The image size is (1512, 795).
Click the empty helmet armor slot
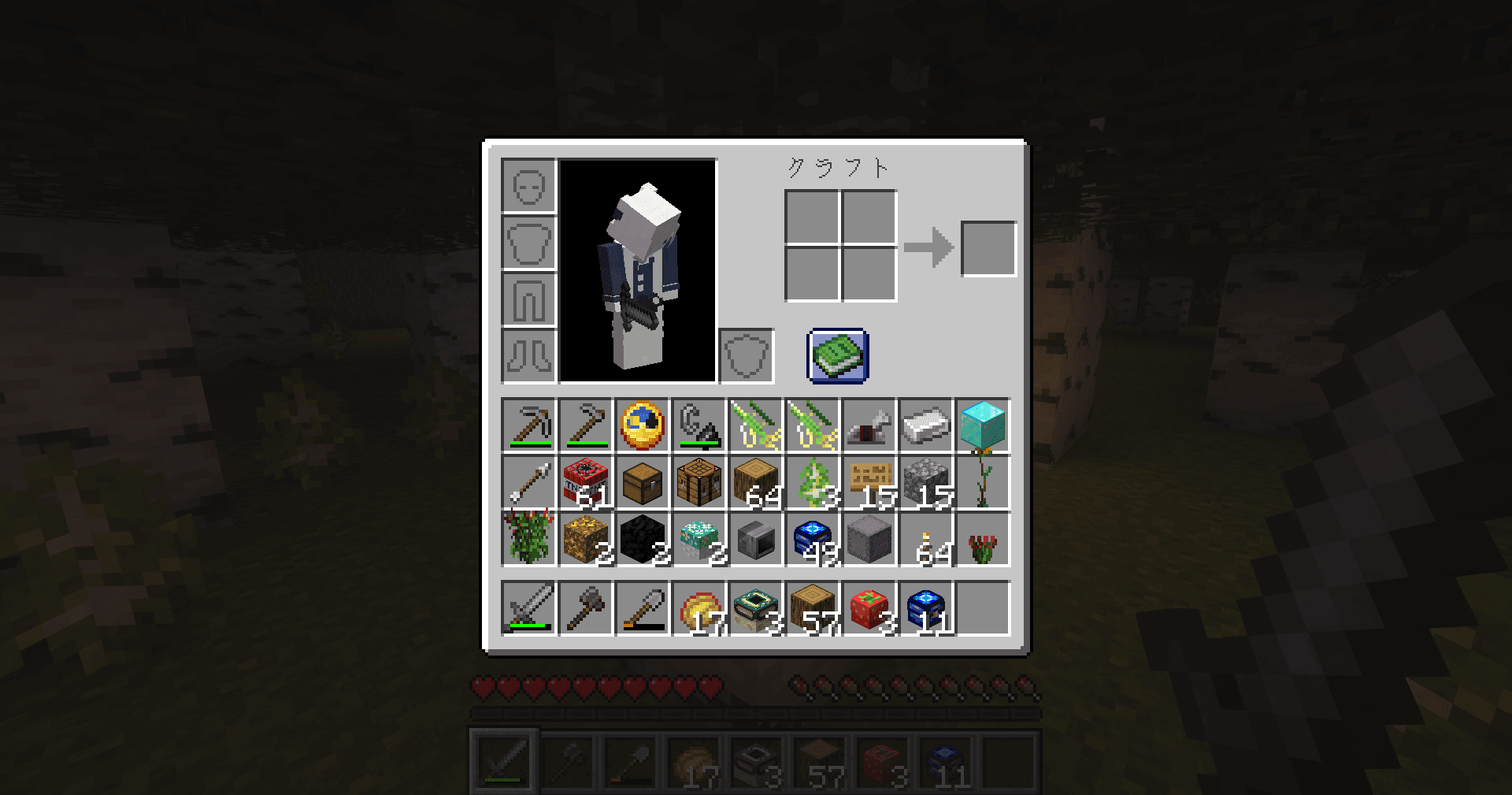tap(528, 186)
